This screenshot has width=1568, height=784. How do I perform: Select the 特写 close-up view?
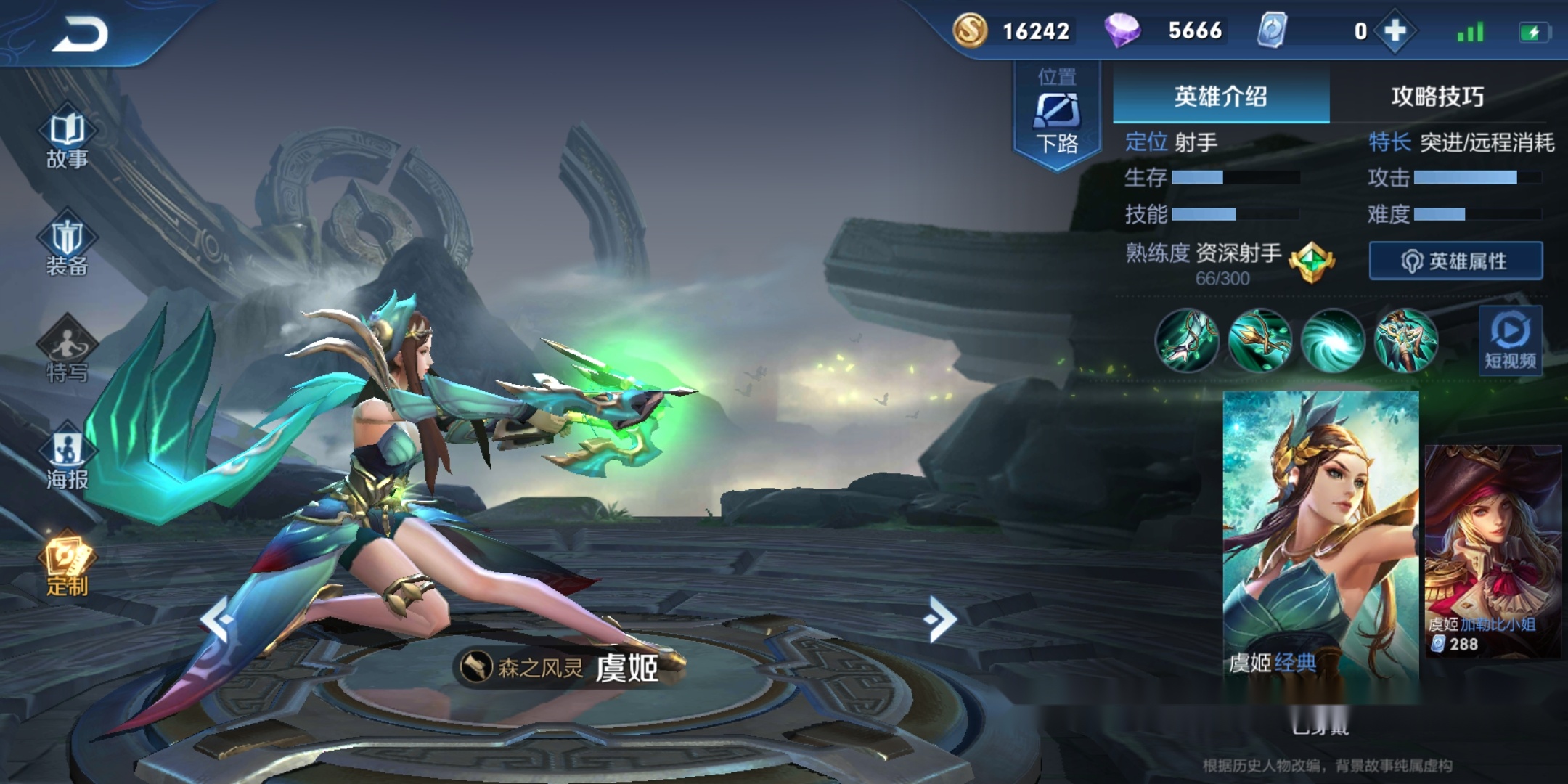[67, 352]
